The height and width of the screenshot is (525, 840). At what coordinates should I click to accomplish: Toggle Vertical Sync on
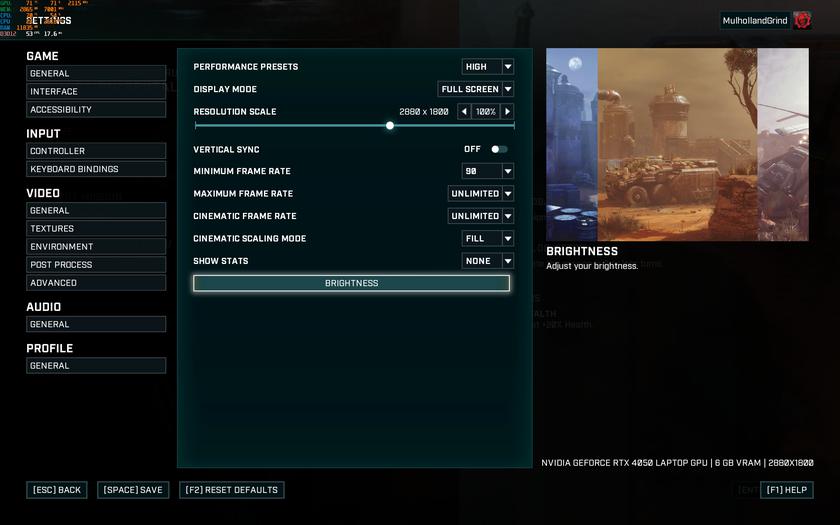[x=499, y=149]
